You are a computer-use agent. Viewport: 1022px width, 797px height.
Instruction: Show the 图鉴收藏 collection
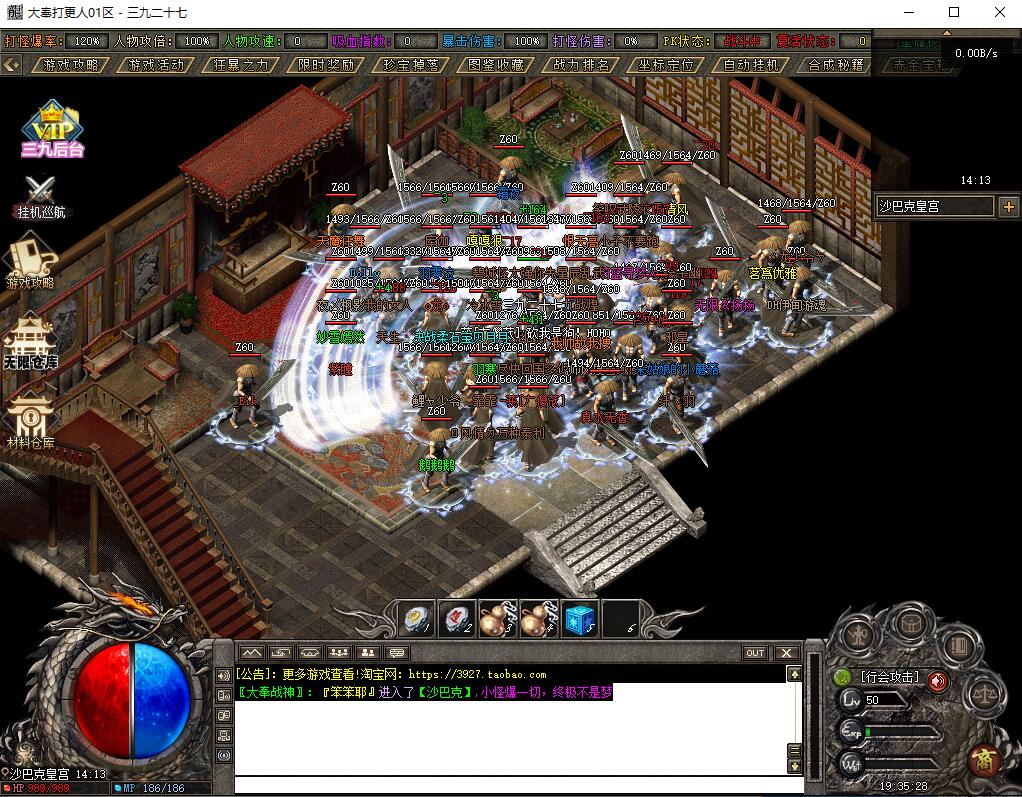click(496, 65)
